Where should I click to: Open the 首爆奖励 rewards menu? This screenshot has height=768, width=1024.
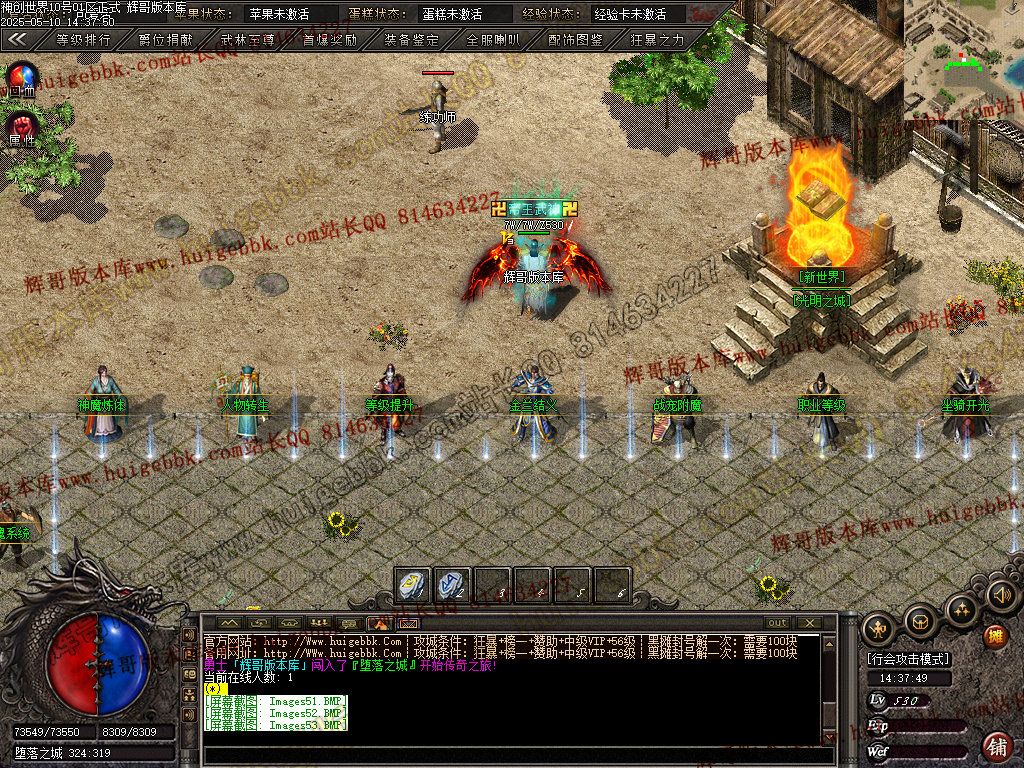[x=329, y=40]
